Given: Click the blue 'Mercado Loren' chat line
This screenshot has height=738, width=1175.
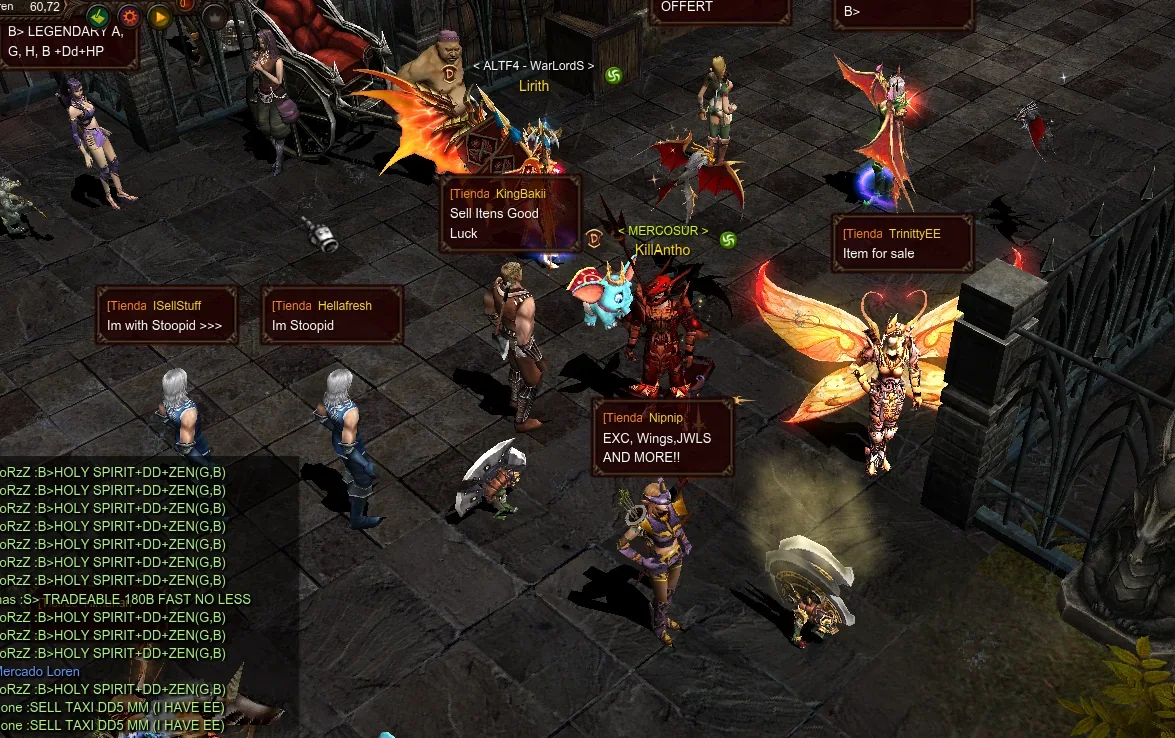Looking at the screenshot, I should point(40,671).
